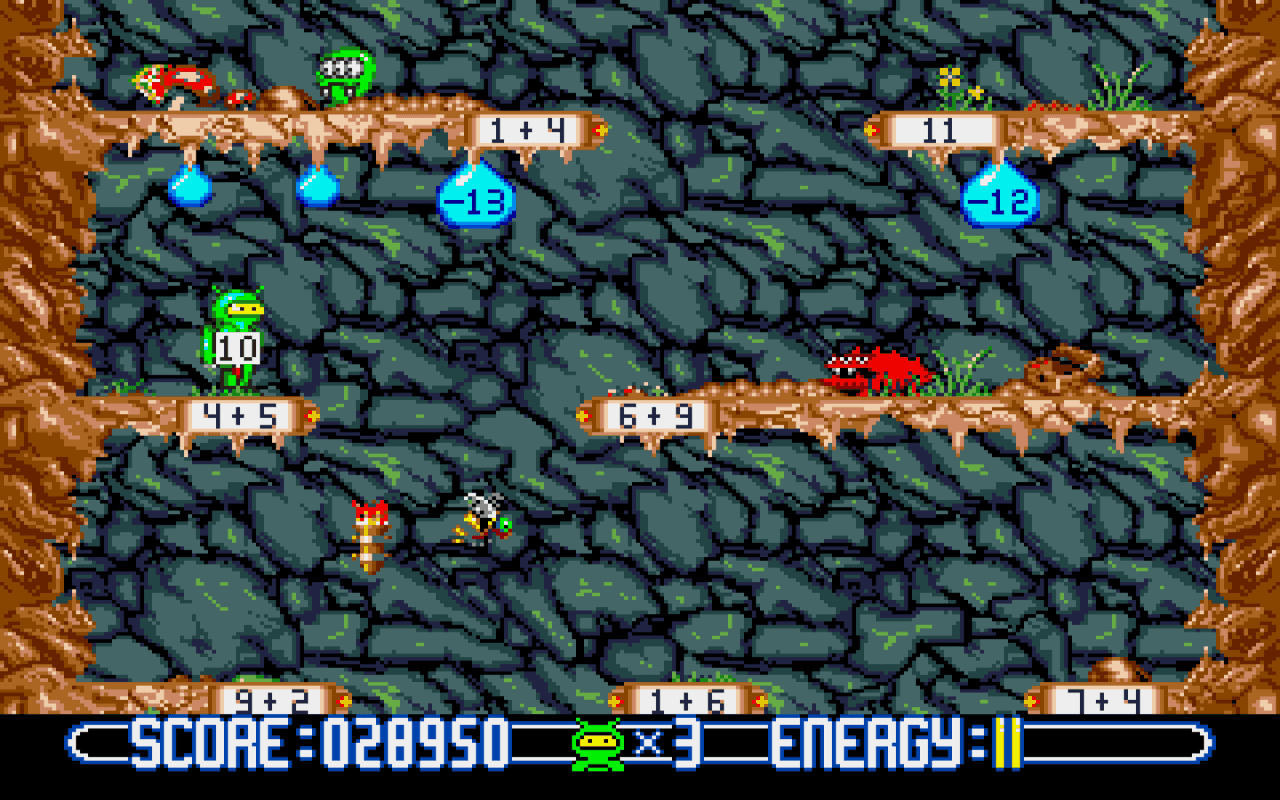Open the 1 + 4 problem sign

527,128
